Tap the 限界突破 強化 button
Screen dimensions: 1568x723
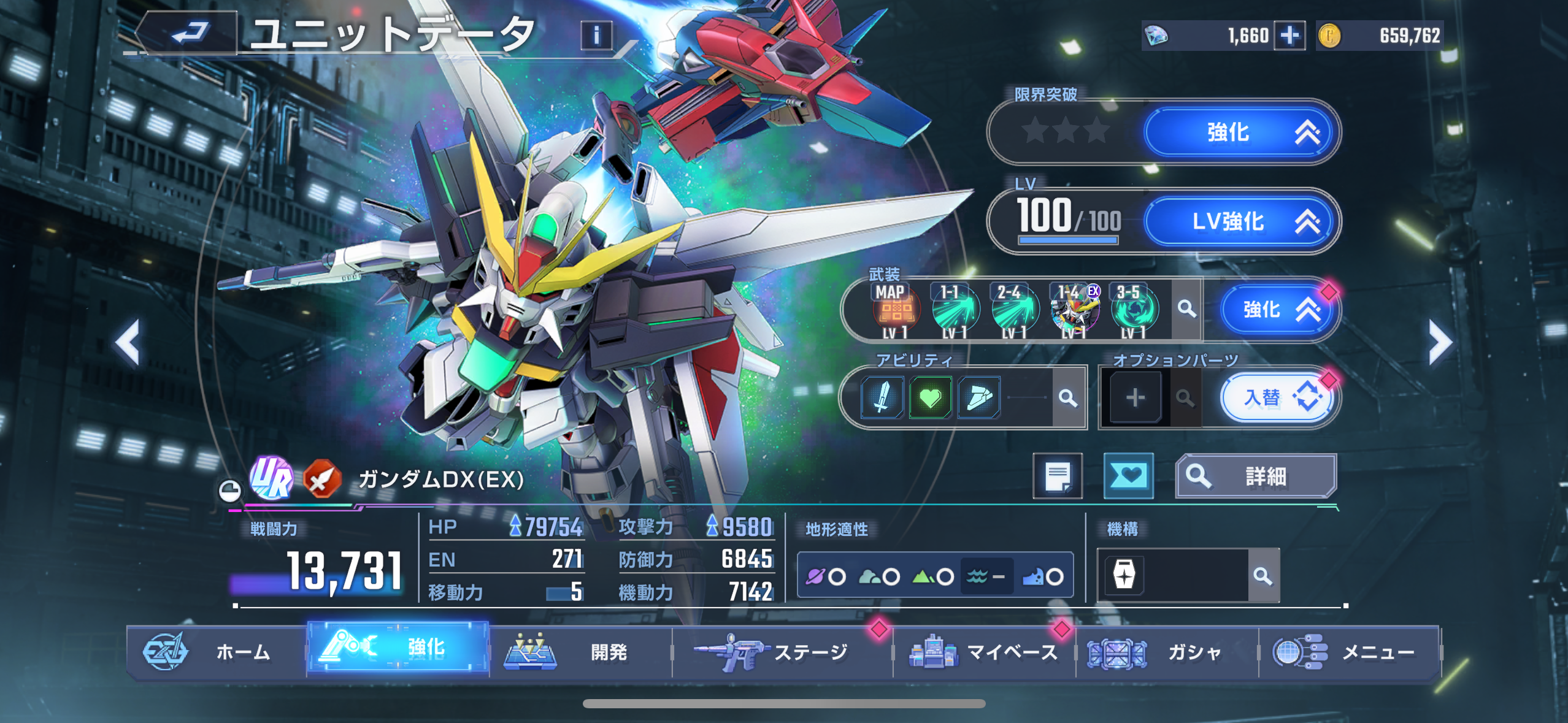[1240, 132]
